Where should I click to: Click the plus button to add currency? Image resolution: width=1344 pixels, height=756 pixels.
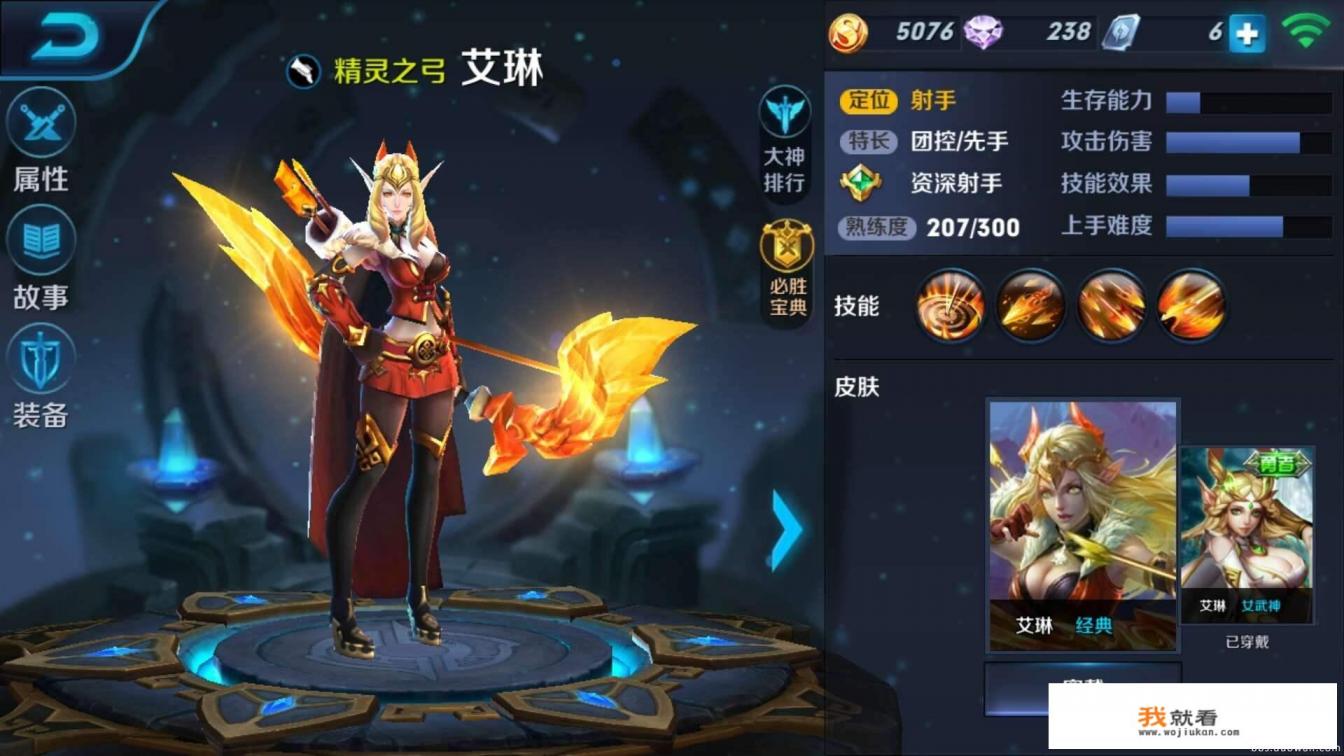[1246, 34]
